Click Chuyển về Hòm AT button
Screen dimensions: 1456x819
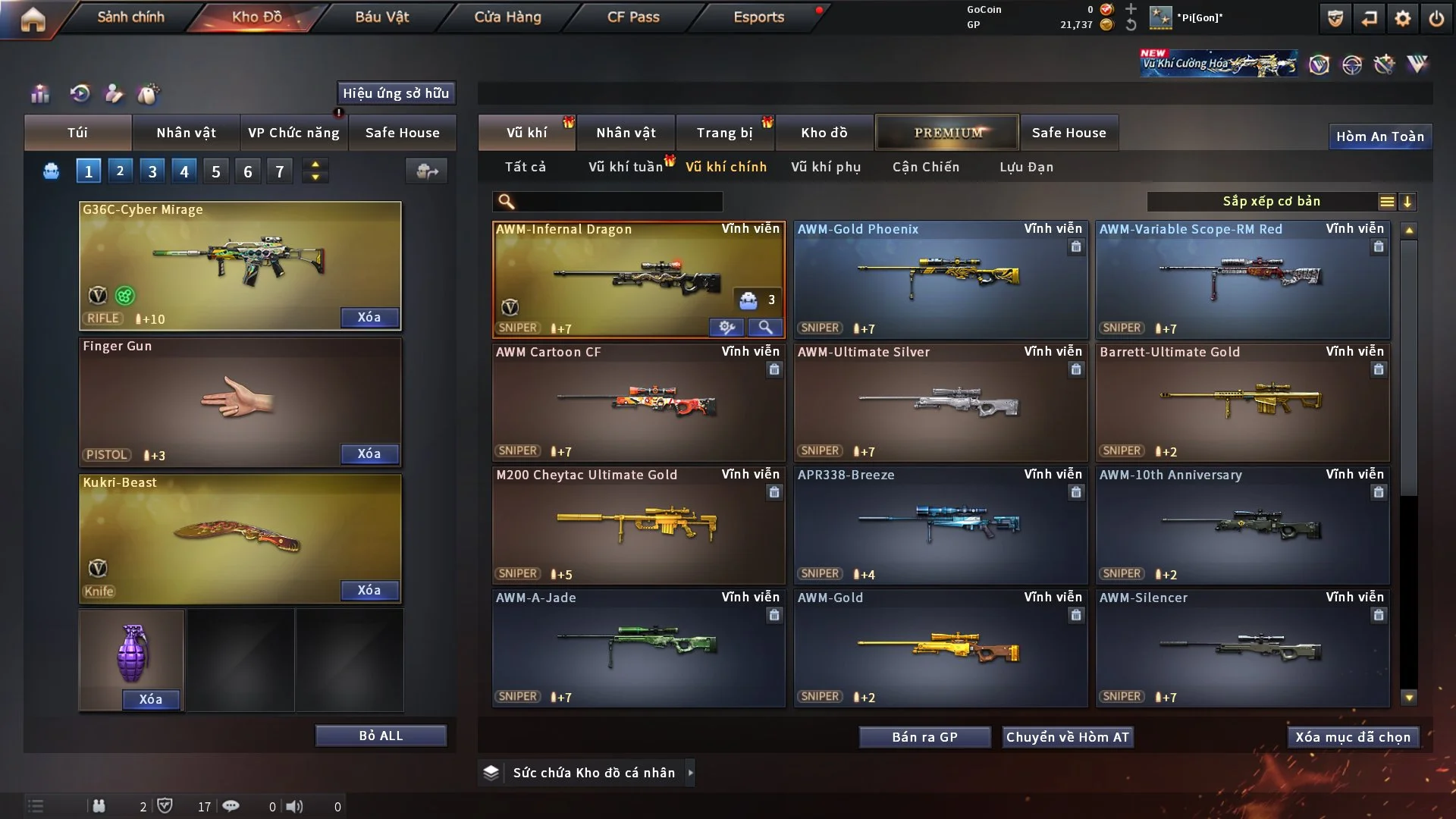pos(1068,737)
